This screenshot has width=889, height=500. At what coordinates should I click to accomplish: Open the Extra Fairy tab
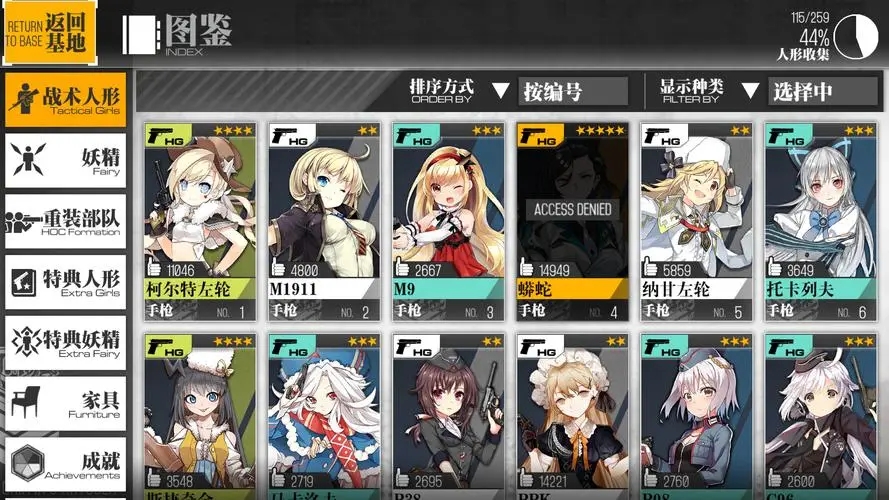66,343
